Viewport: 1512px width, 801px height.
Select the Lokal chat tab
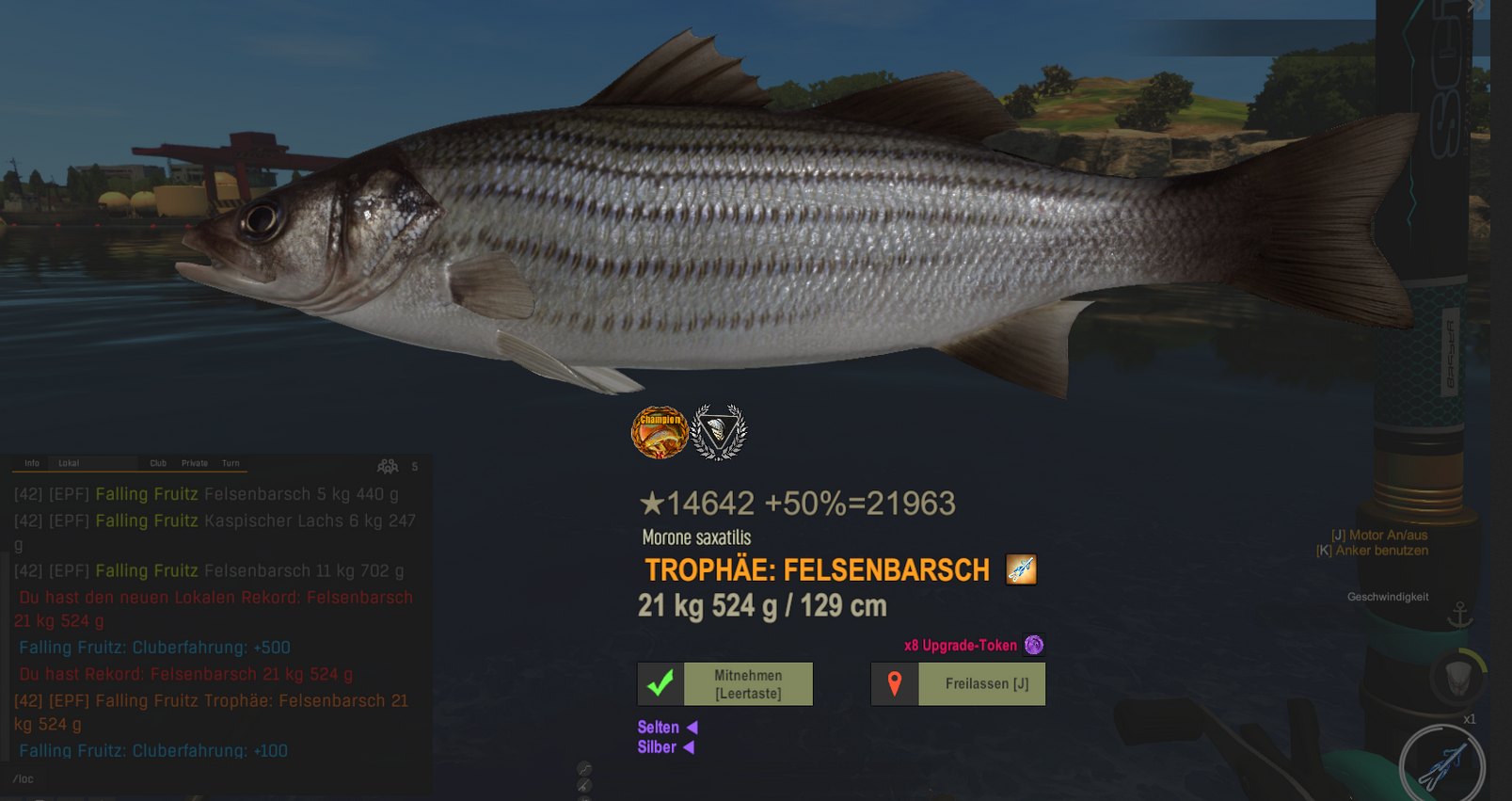point(69,463)
